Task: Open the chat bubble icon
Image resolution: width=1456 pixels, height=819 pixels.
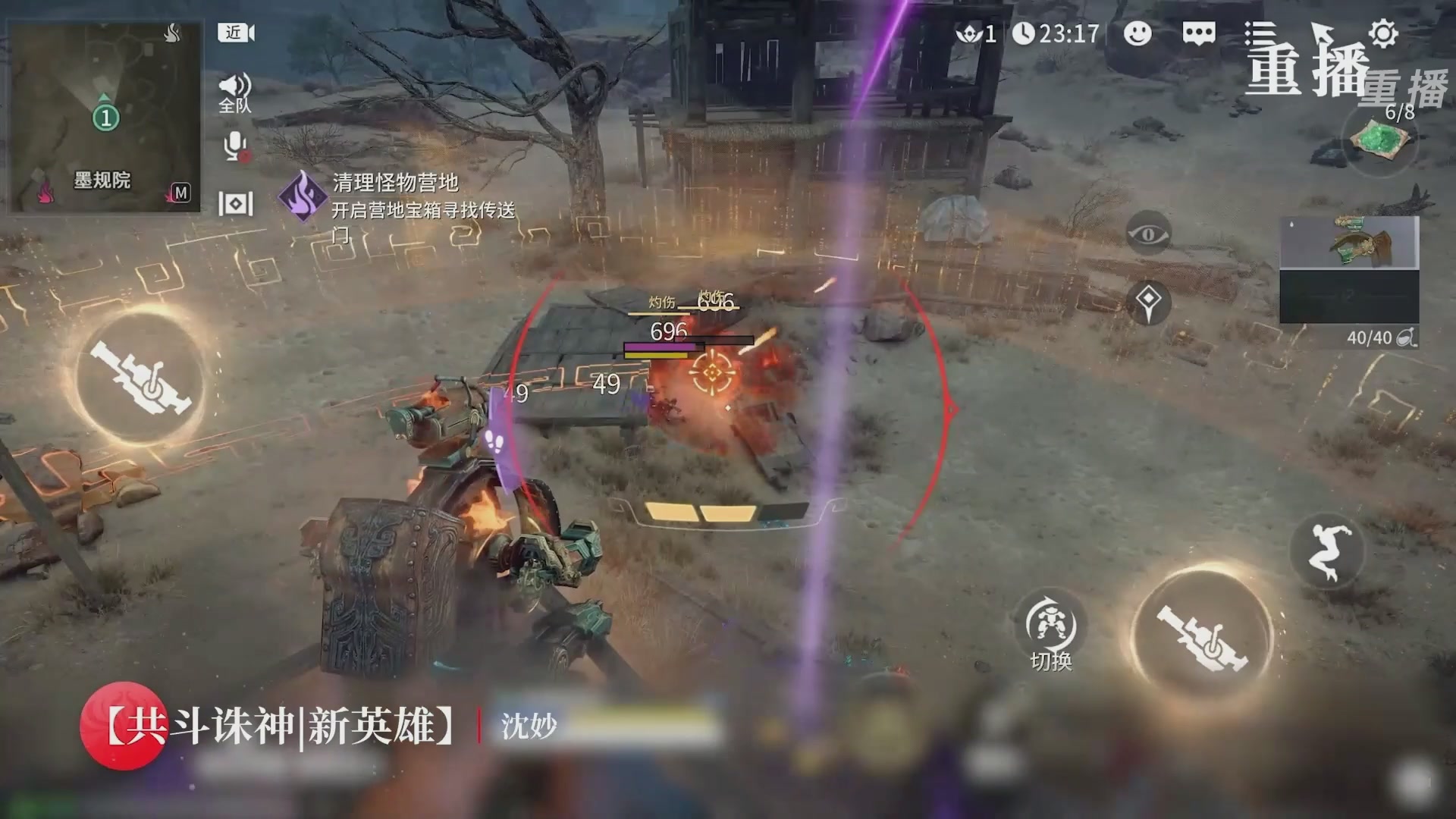Action: point(1197,33)
